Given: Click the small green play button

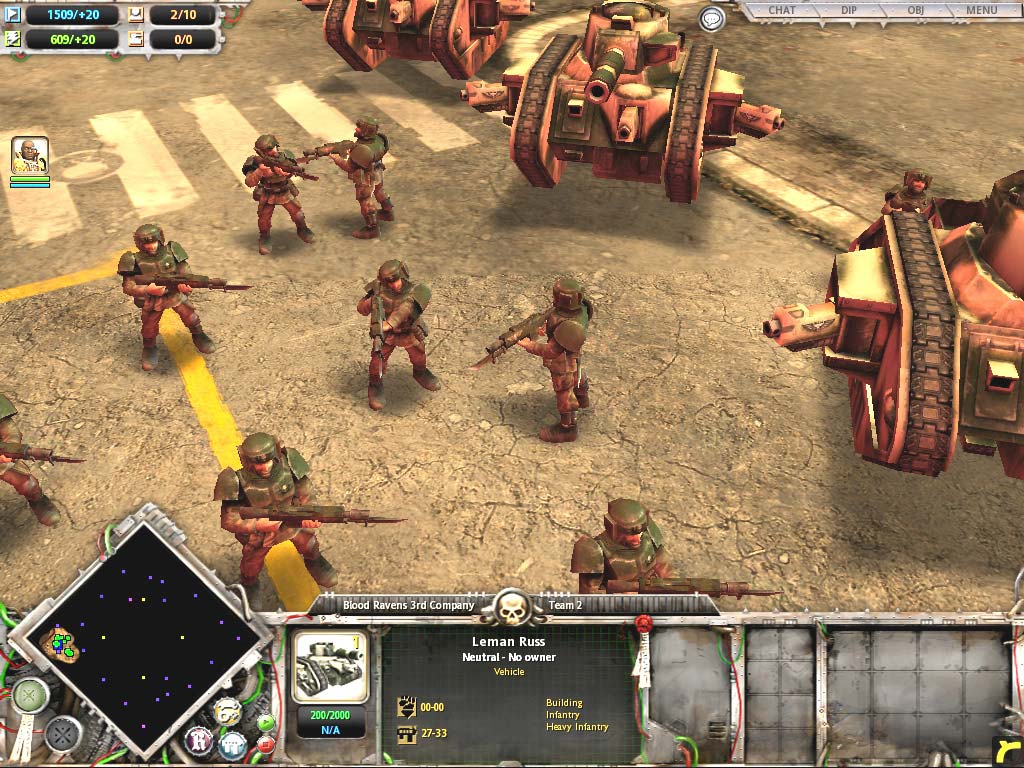Looking at the screenshot, I should [x=265, y=723].
